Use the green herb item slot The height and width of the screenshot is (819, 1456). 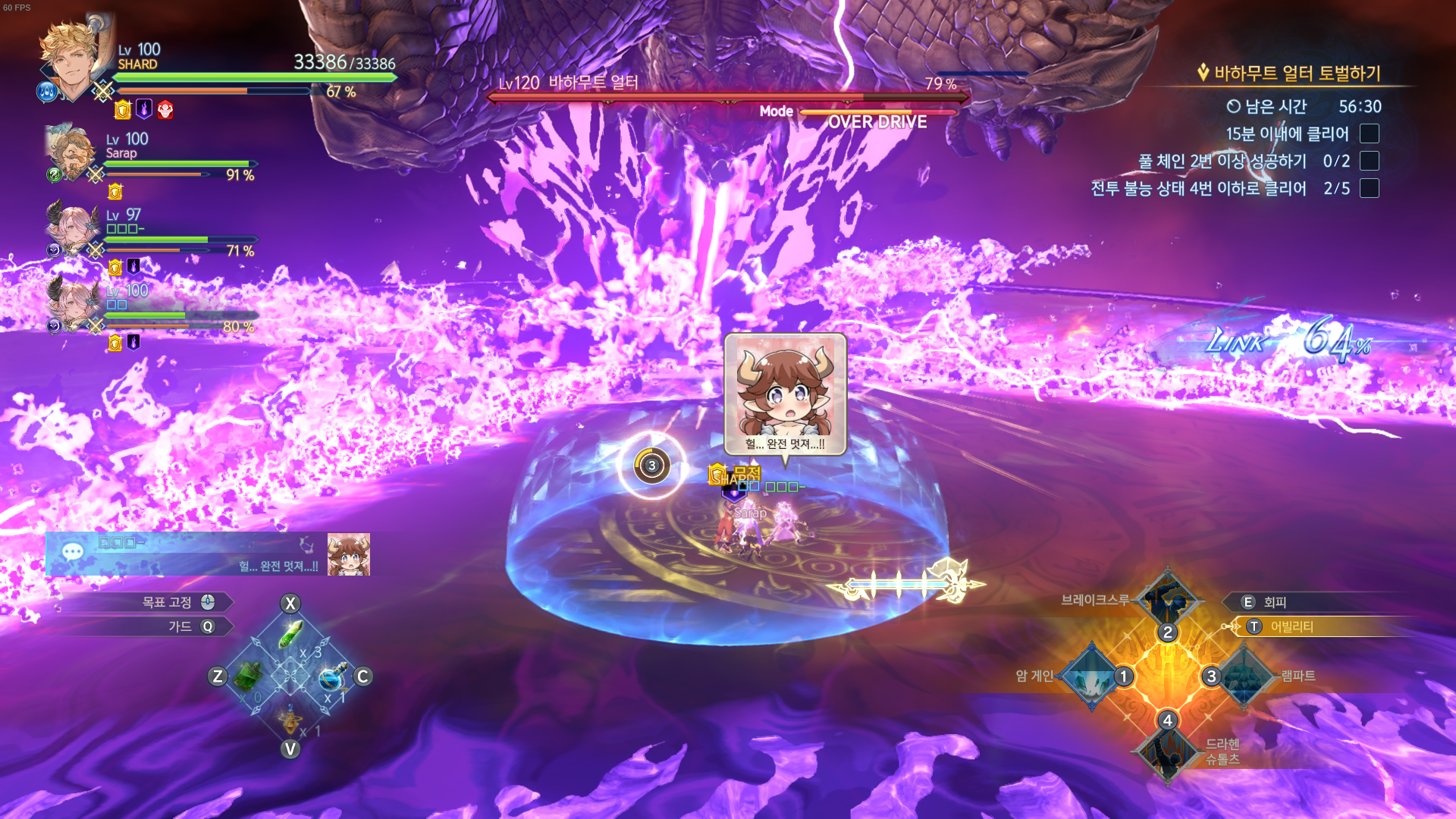[x=290, y=635]
